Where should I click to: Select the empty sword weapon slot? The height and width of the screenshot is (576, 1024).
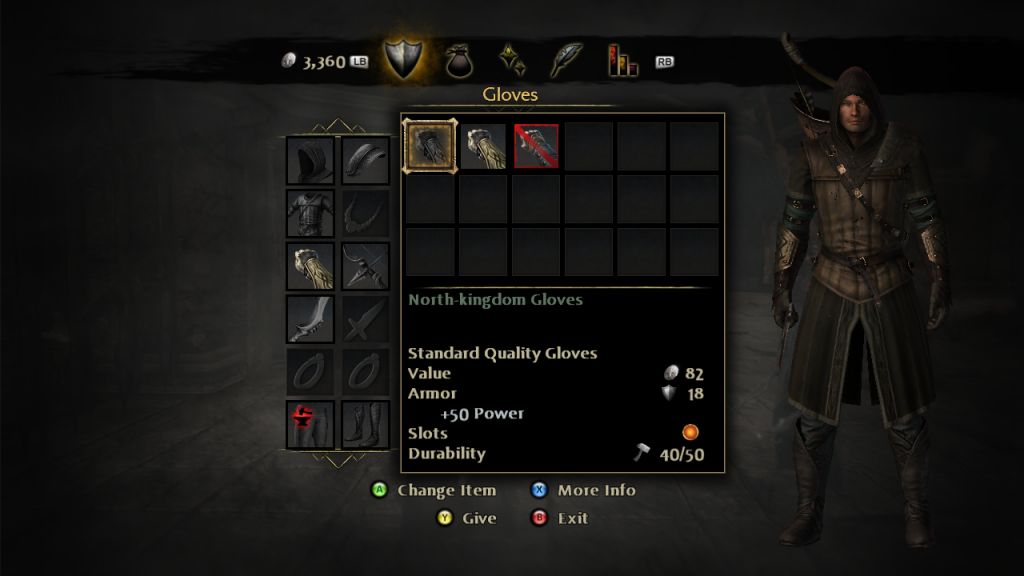(365, 319)
